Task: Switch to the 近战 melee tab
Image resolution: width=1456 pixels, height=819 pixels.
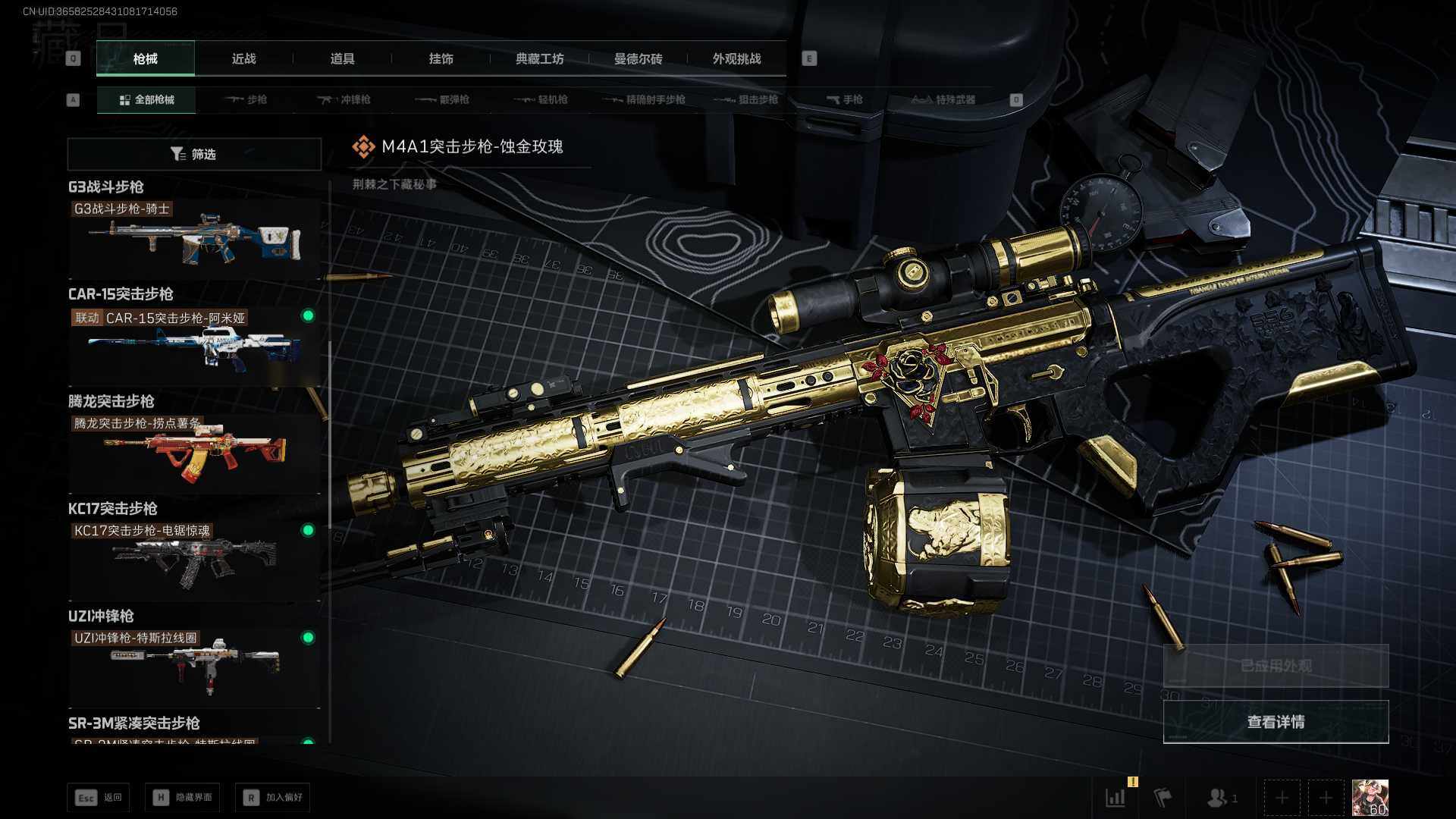Action: (x=243, y=59)
